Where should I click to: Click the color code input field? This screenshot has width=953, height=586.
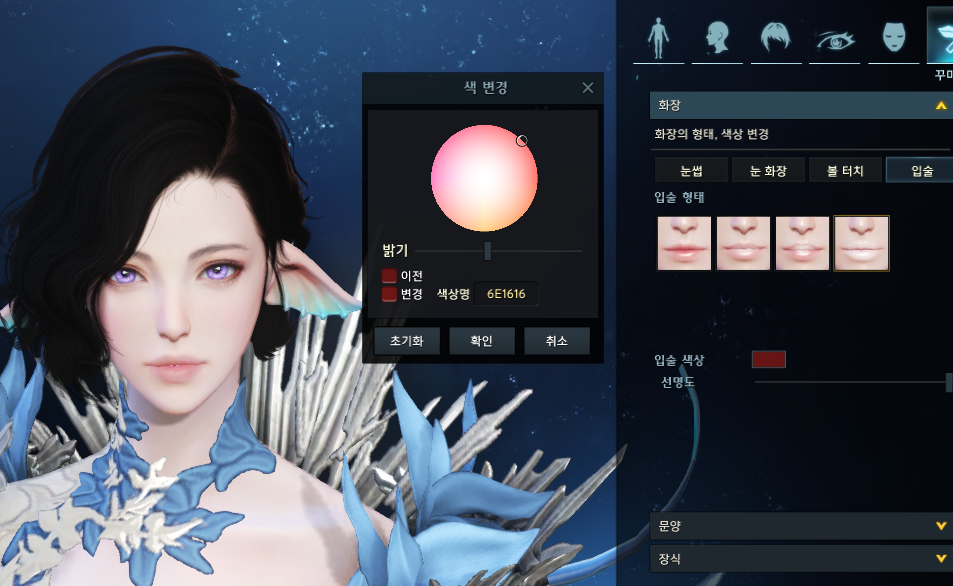tap(506, 294)
